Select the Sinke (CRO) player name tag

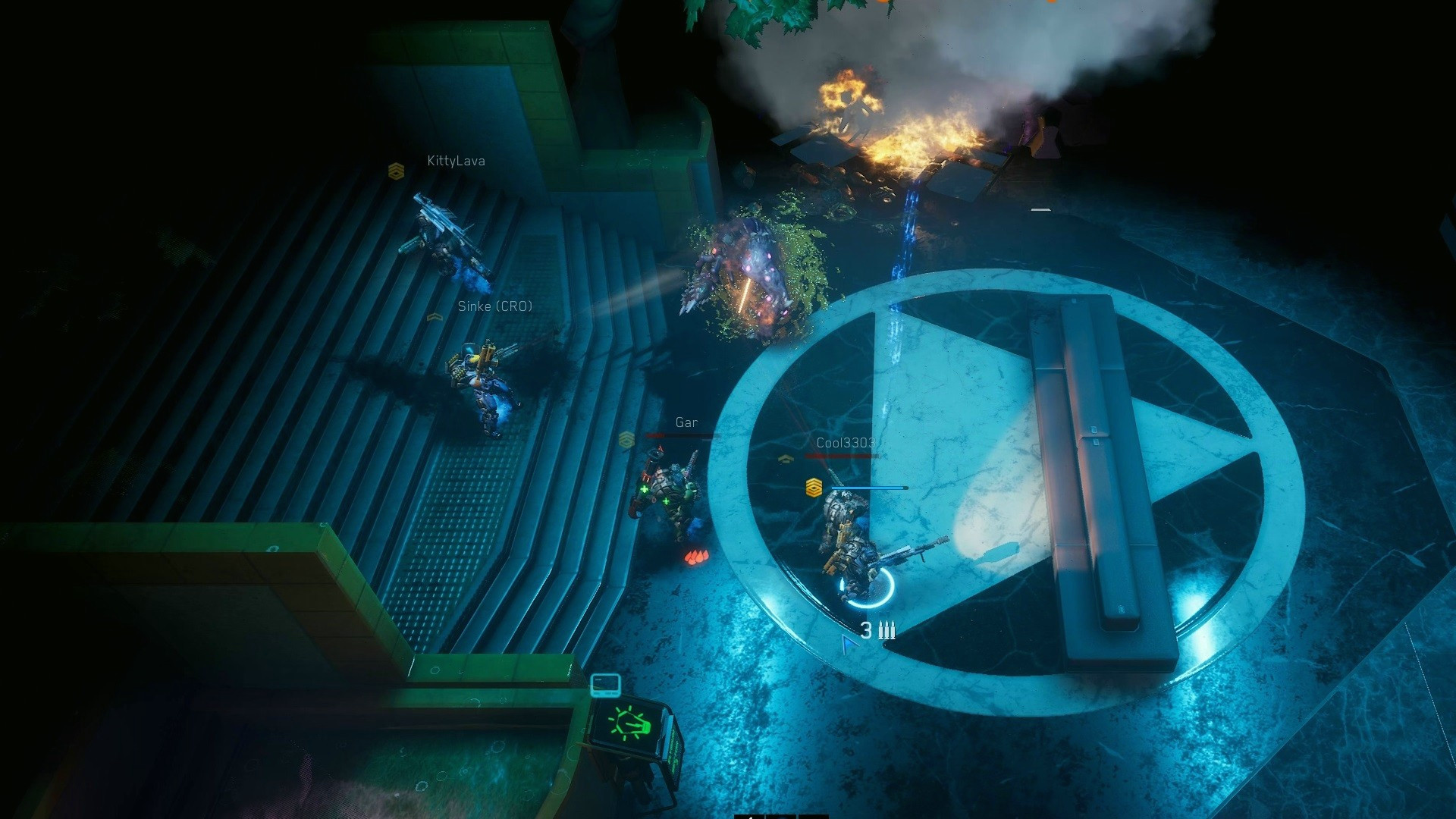[495, 306]
